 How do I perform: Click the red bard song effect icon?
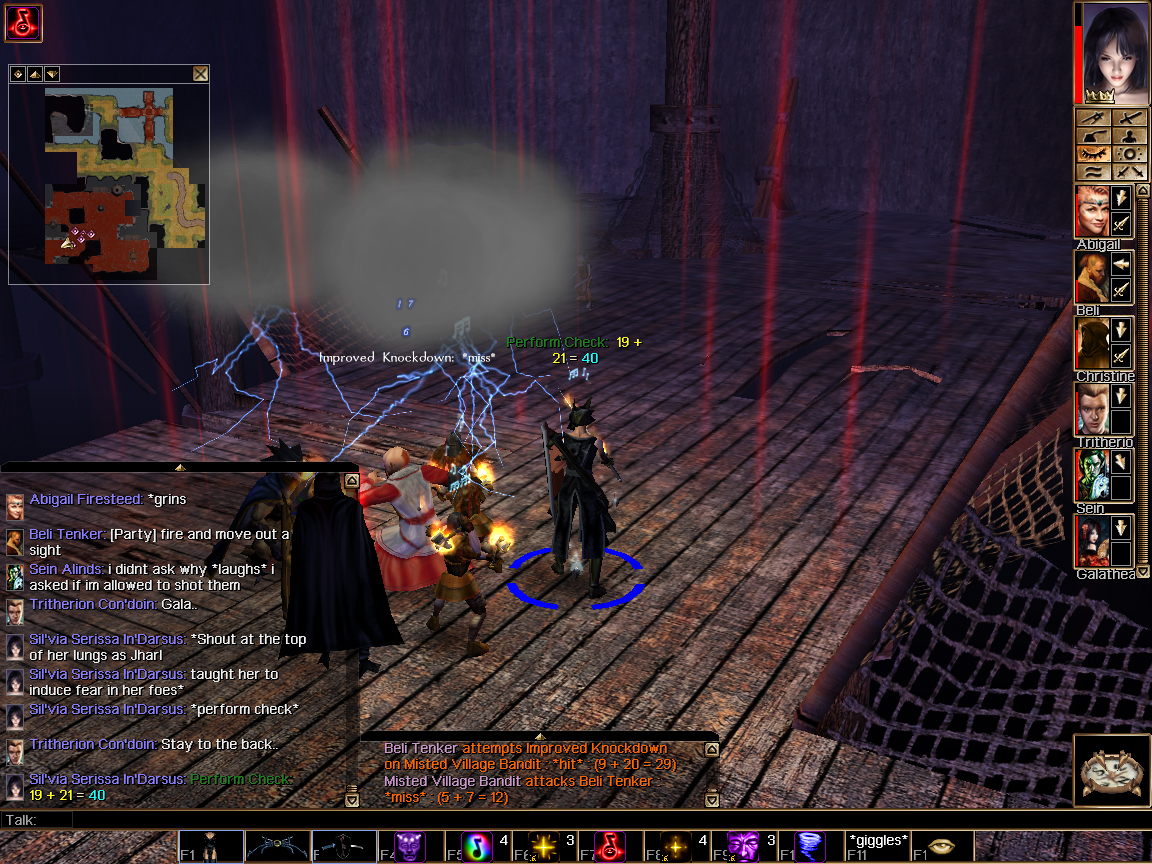coord(23,23)
